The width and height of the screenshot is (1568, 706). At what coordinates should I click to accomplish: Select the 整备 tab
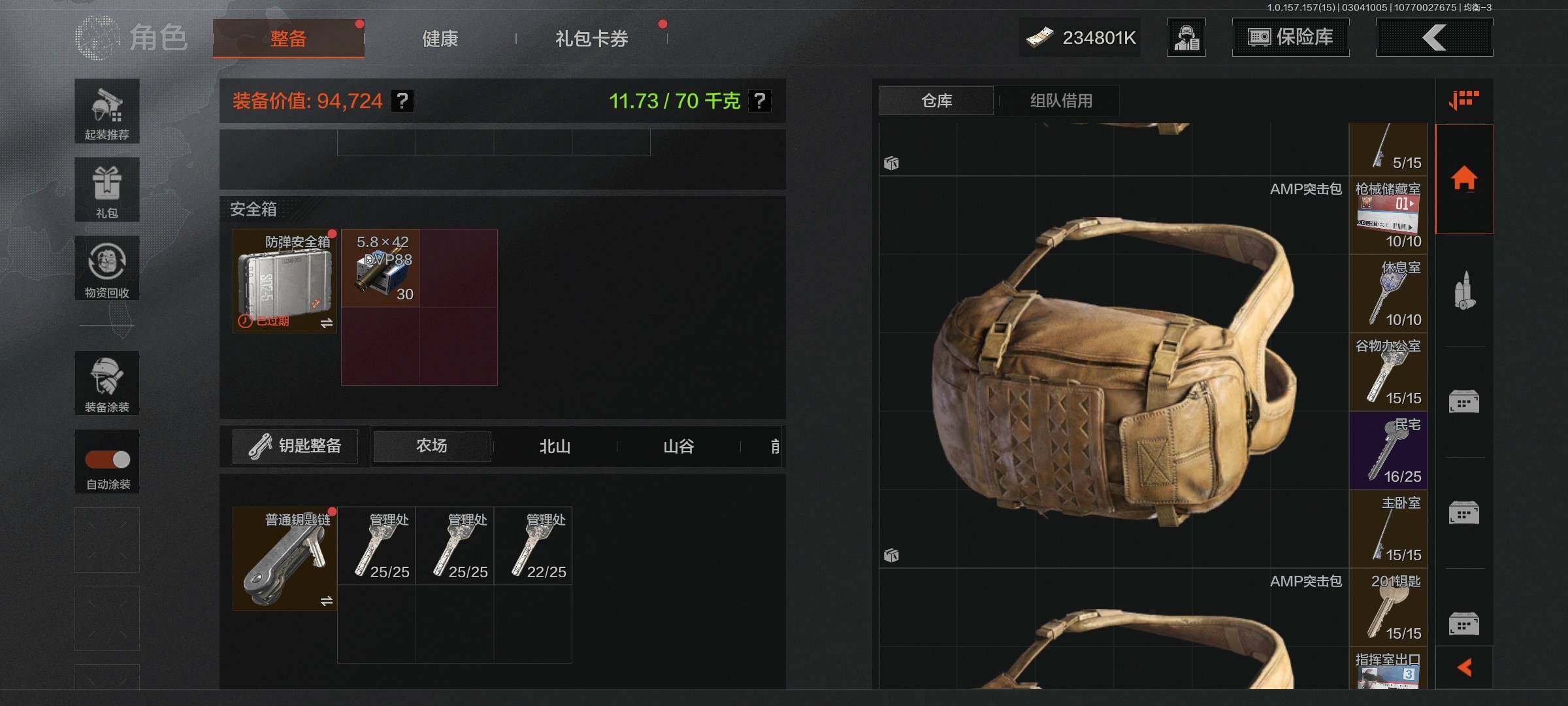tap(288, 39)
